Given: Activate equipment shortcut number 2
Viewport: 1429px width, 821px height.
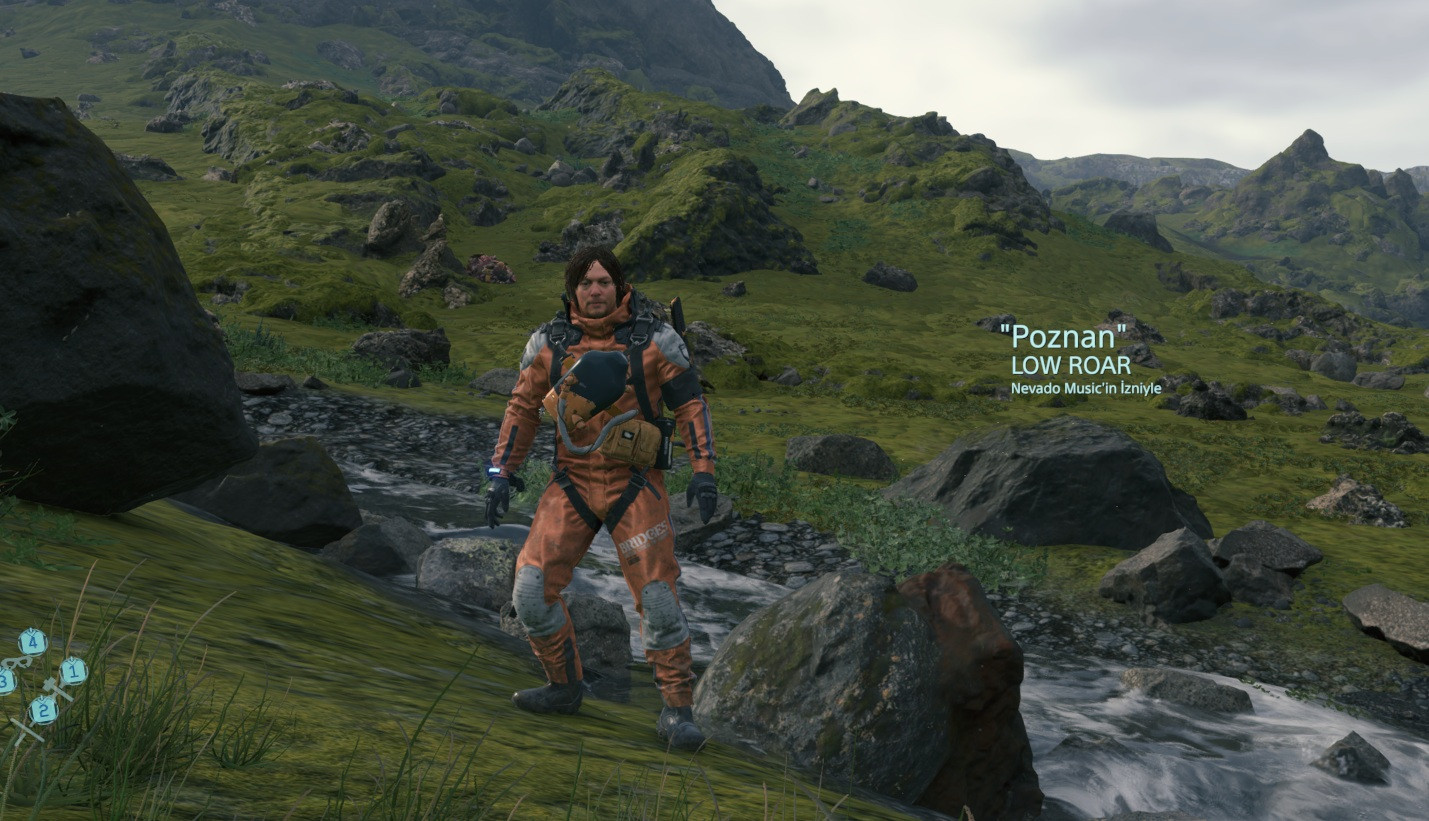Looking at the screenshot, I should coord(42,710).
